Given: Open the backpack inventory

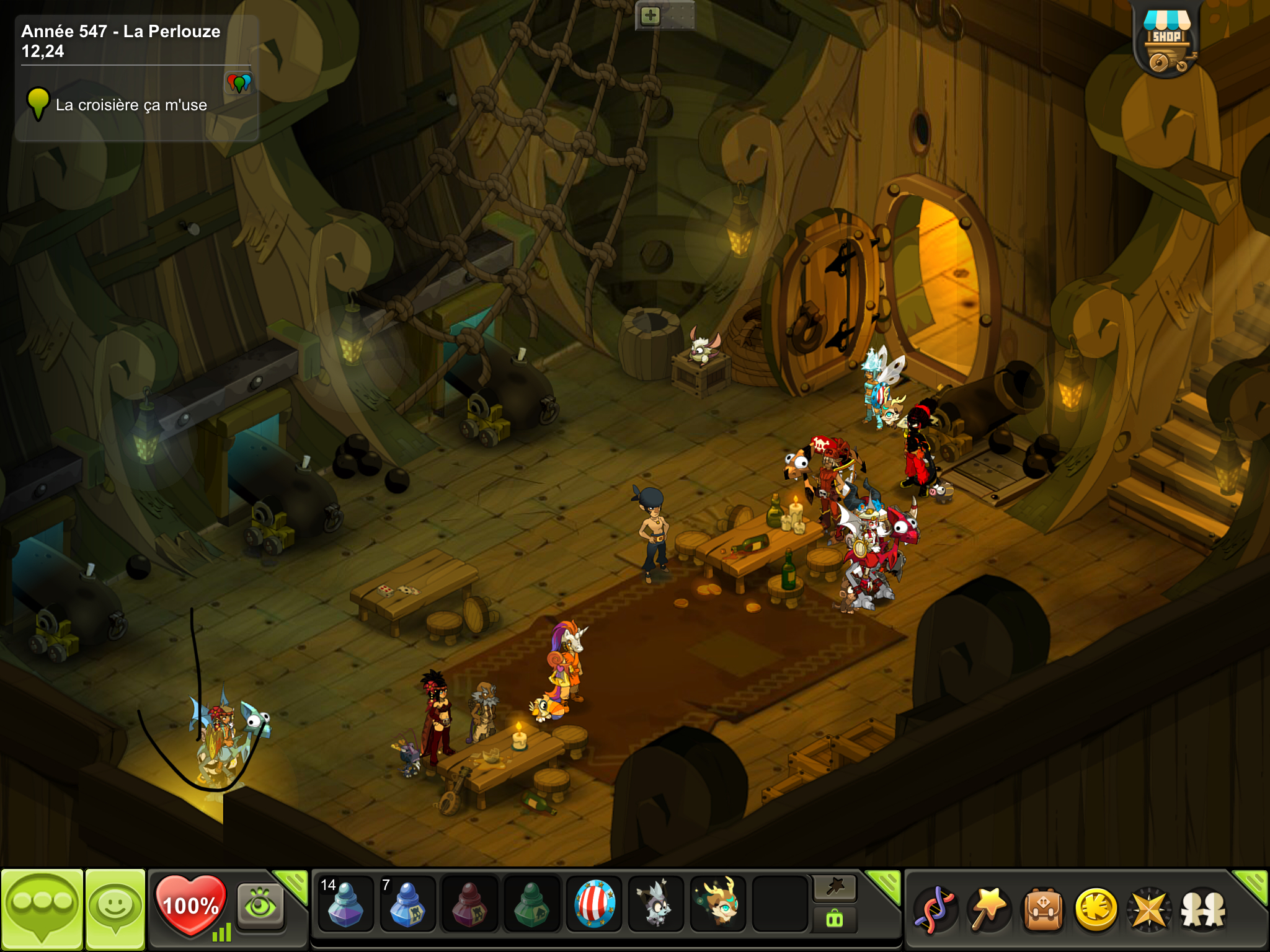Looking at the screenshot, I should [x=1043, y=910].
